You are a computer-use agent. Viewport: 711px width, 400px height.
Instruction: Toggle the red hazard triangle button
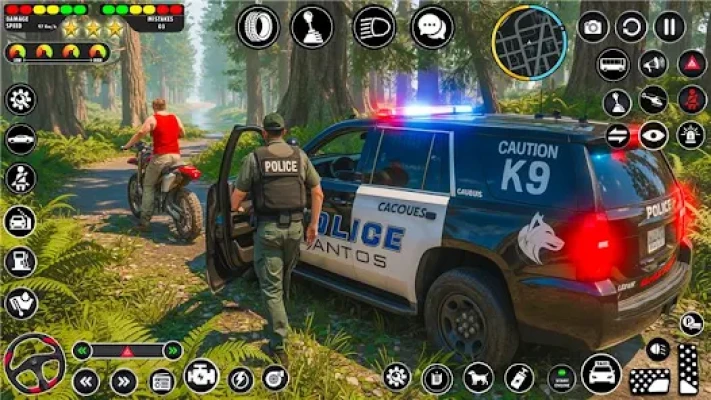pyautogui.click(x=691, y=64)
